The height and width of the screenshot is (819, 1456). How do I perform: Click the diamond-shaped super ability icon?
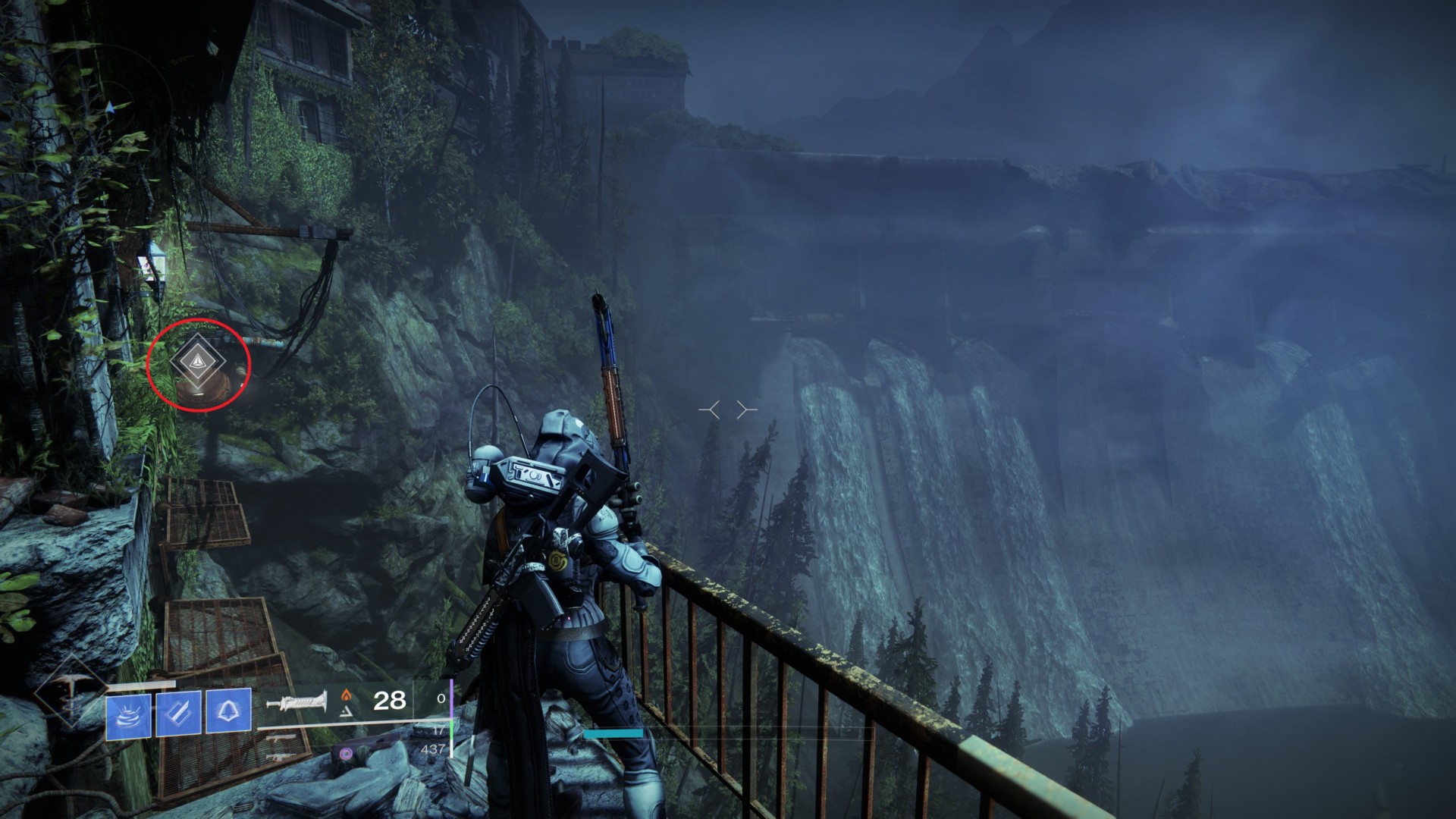71,691
